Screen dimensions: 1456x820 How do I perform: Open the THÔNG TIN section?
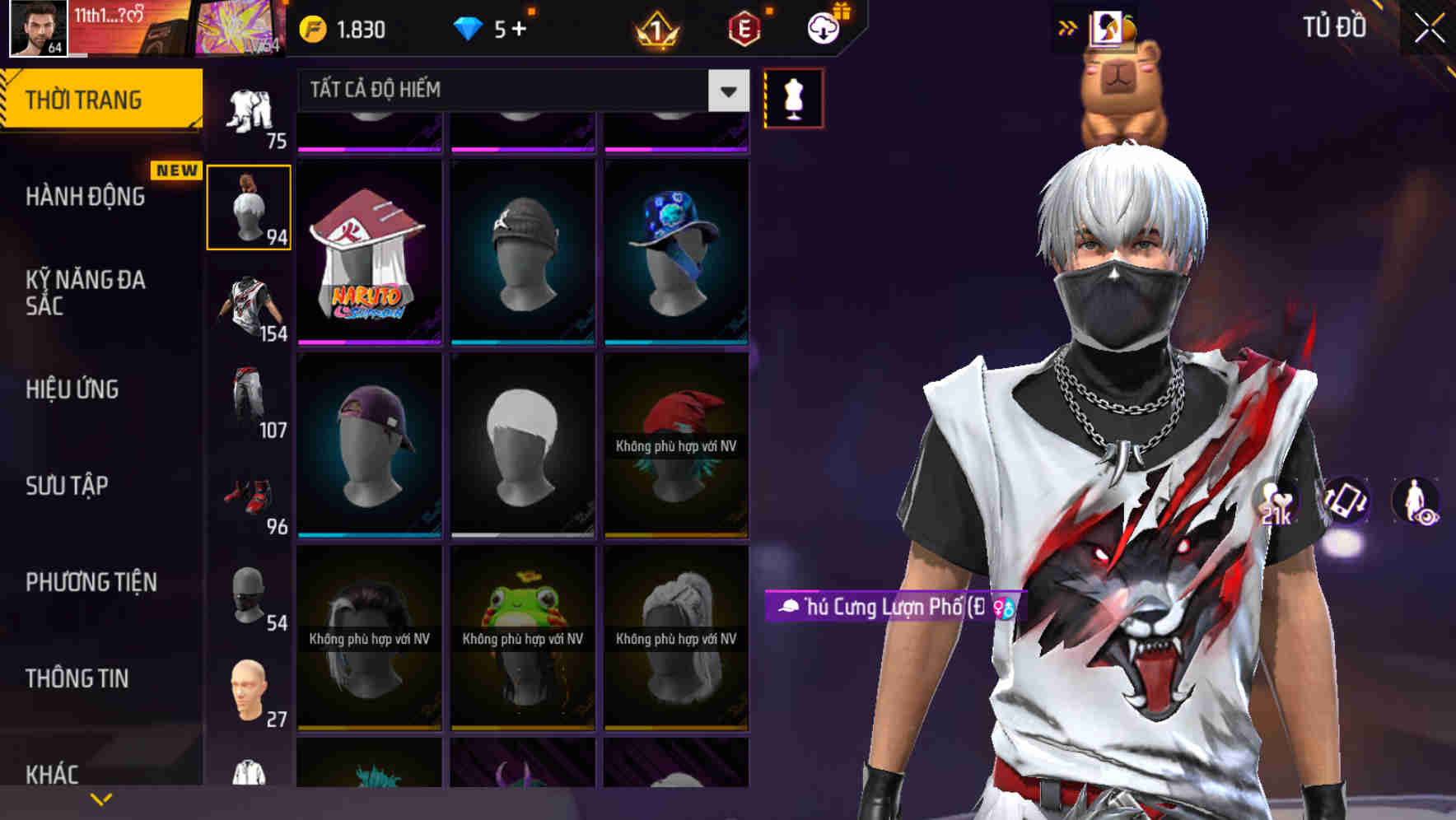(78, 678)
